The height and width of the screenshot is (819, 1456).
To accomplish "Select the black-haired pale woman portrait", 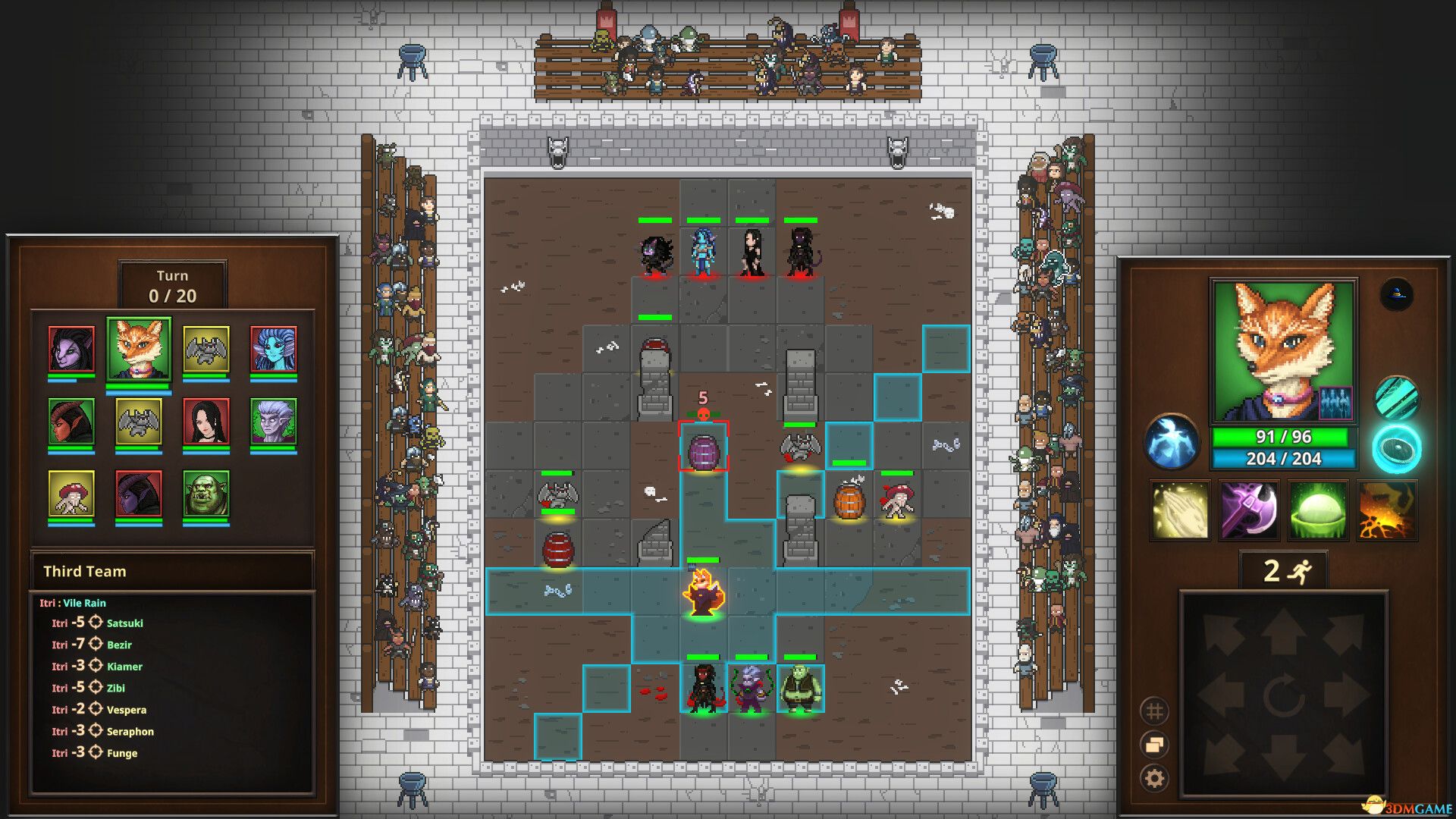I will [206, 422].
